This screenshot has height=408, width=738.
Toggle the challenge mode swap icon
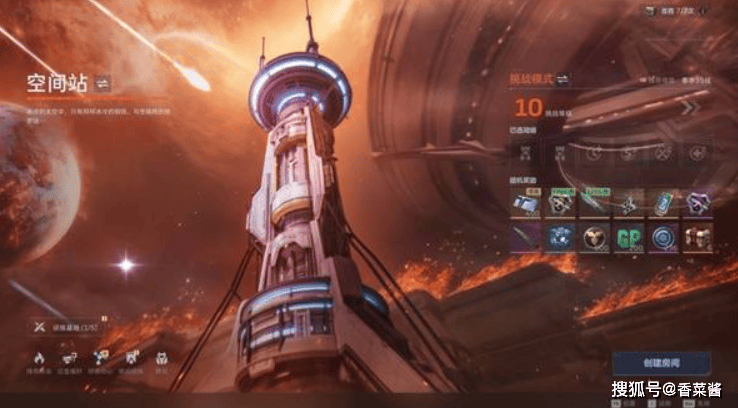tap(564, 79)
